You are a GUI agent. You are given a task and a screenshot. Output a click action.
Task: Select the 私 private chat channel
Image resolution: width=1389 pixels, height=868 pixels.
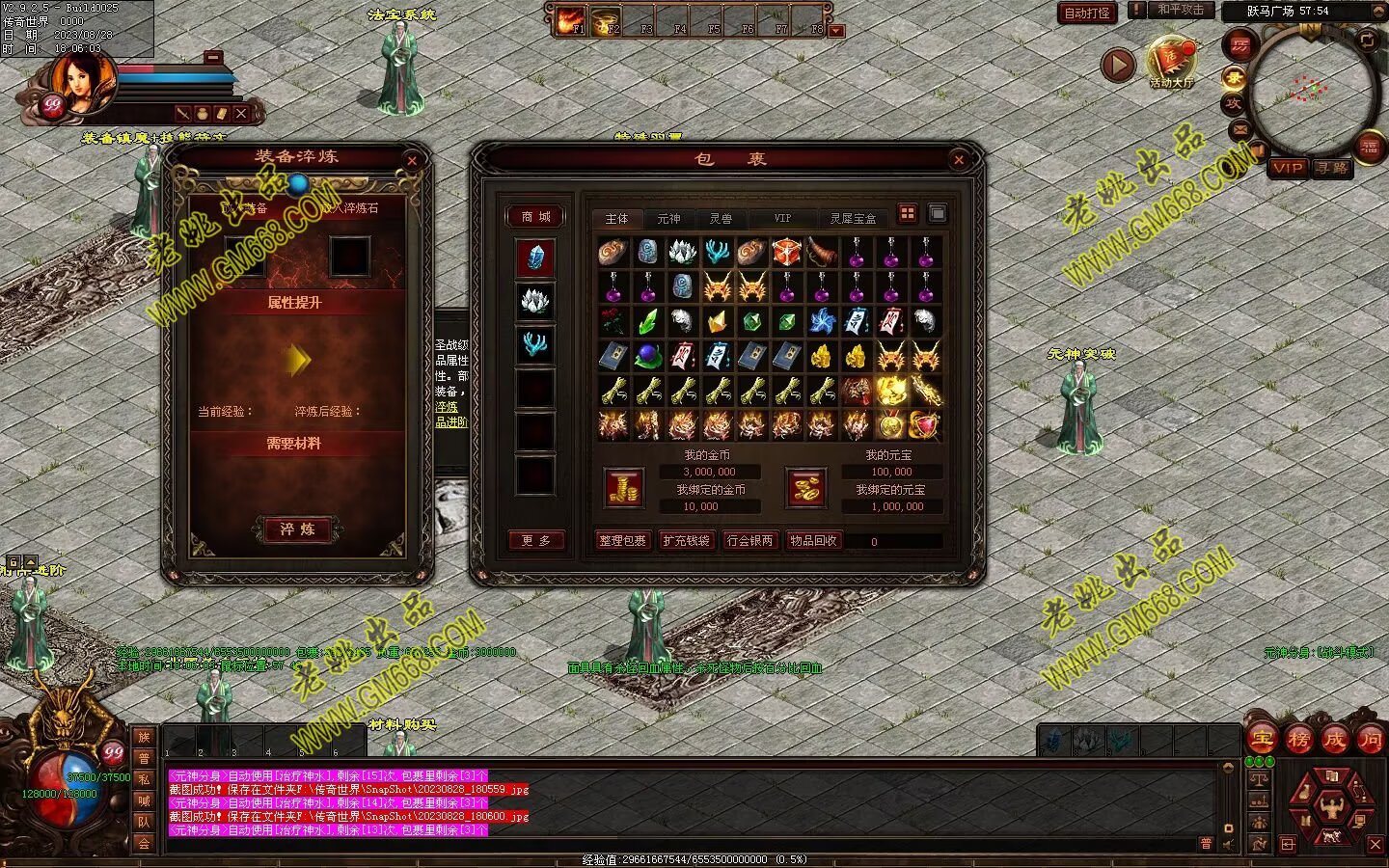click(144, 779)
